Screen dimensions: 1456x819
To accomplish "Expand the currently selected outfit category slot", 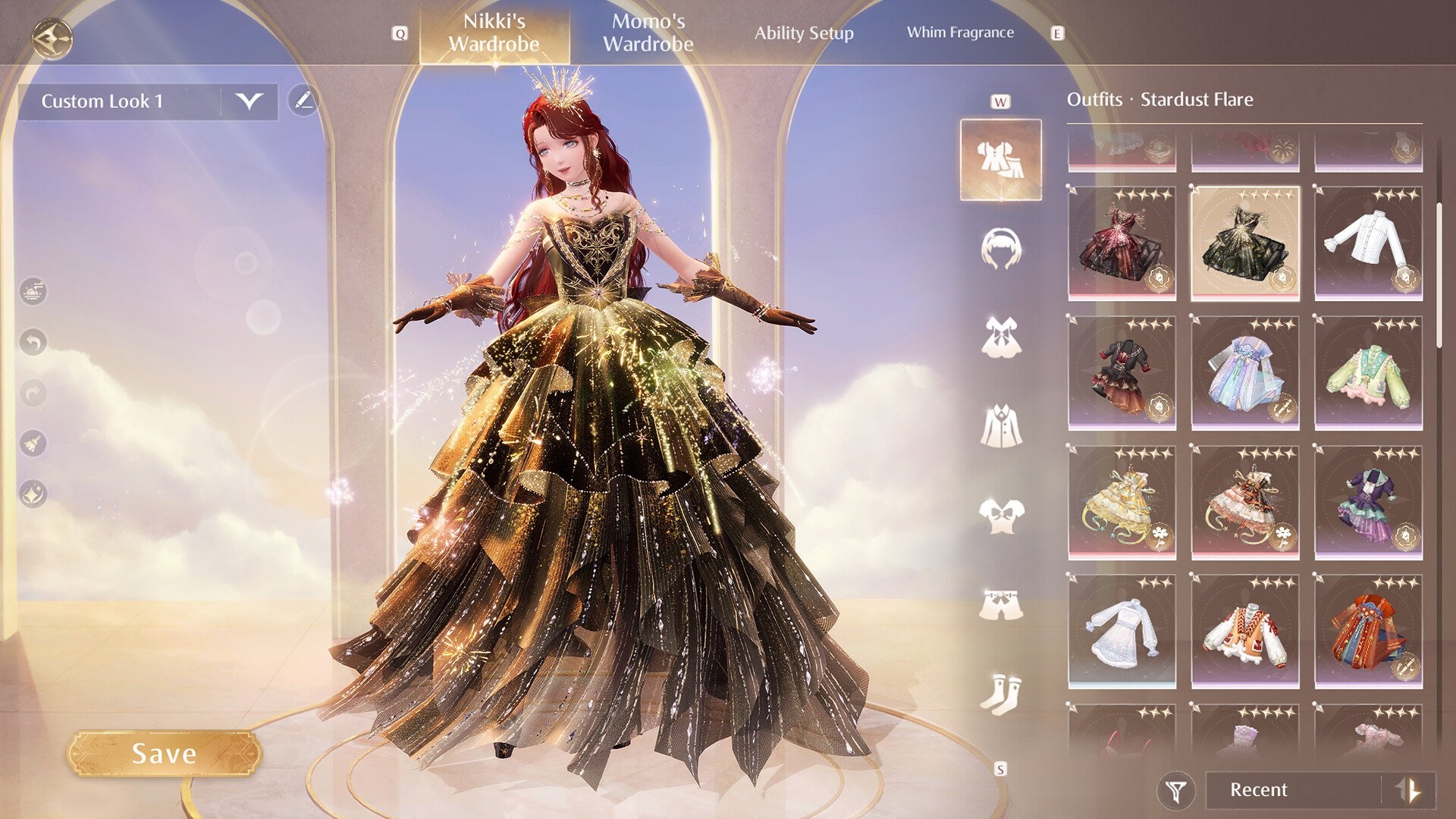I will [1001, 158].
